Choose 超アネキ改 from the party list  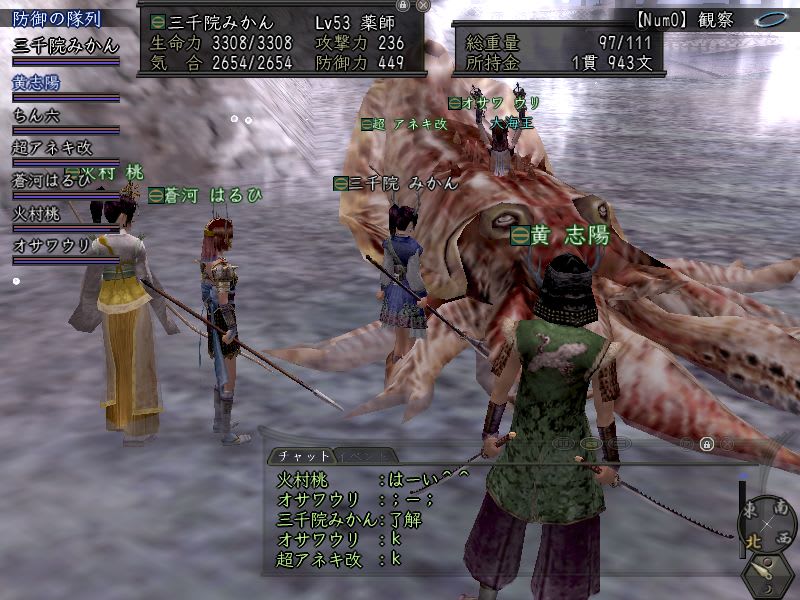point(52,147)
